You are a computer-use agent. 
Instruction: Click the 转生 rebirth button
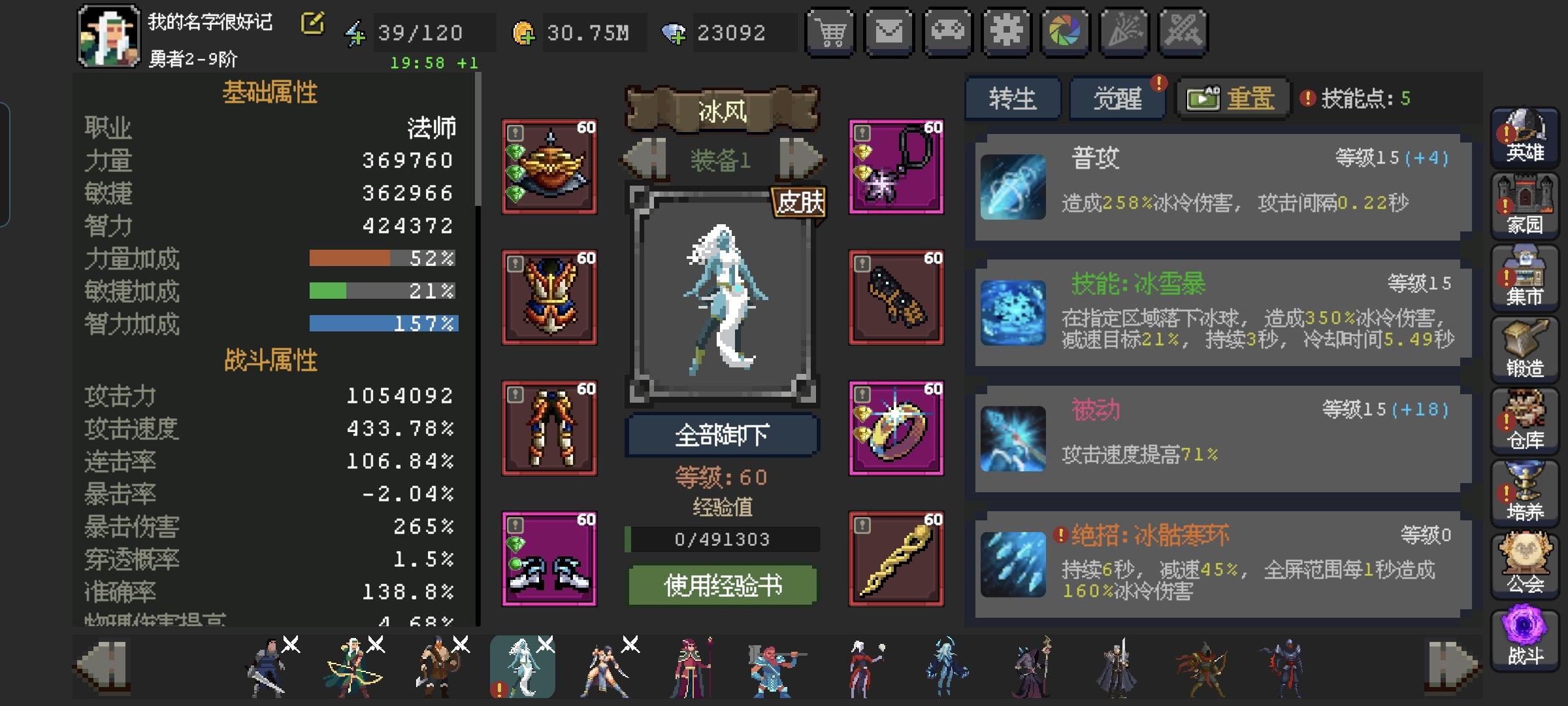click(1013, 97)
